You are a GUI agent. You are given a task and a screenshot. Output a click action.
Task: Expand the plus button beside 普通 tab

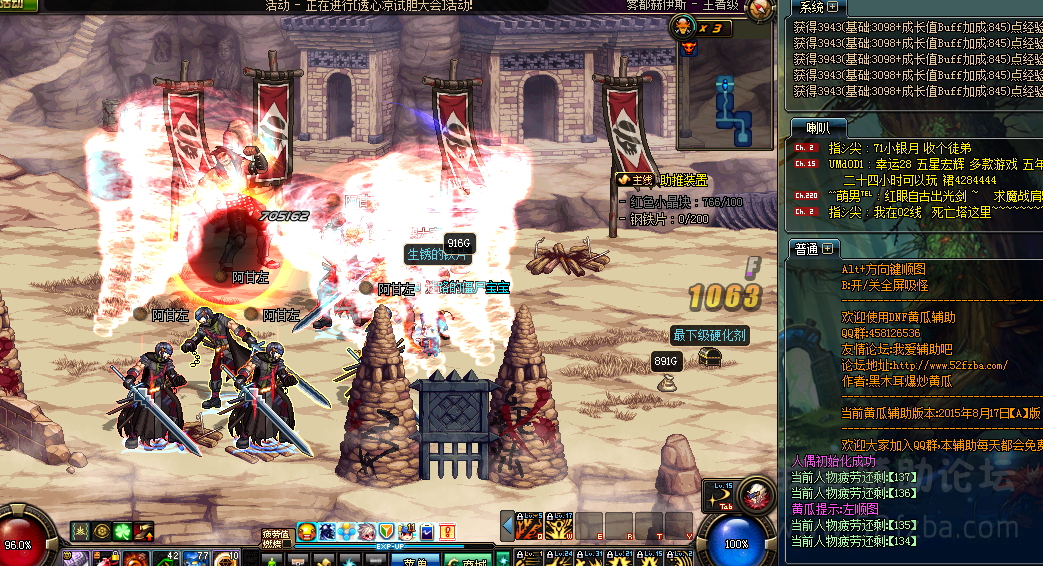click(x=829, y=249)
